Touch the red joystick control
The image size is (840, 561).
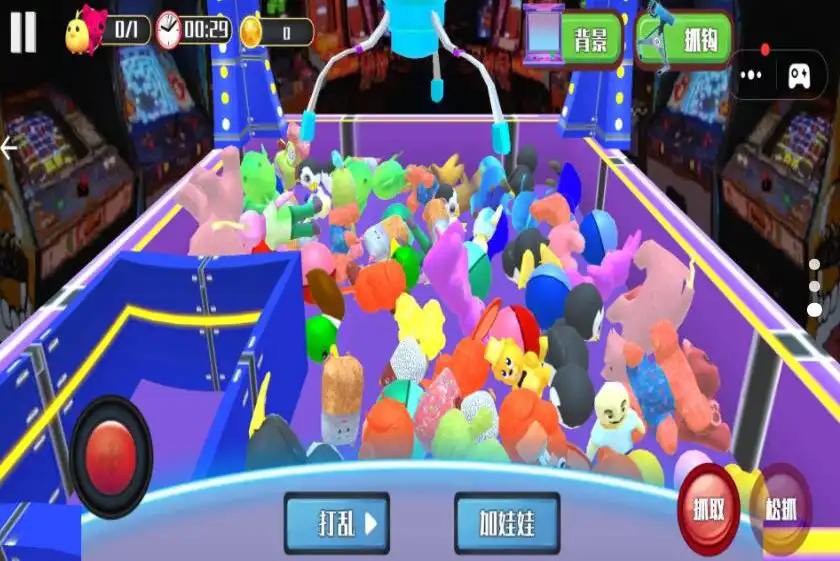click(111, 457)
